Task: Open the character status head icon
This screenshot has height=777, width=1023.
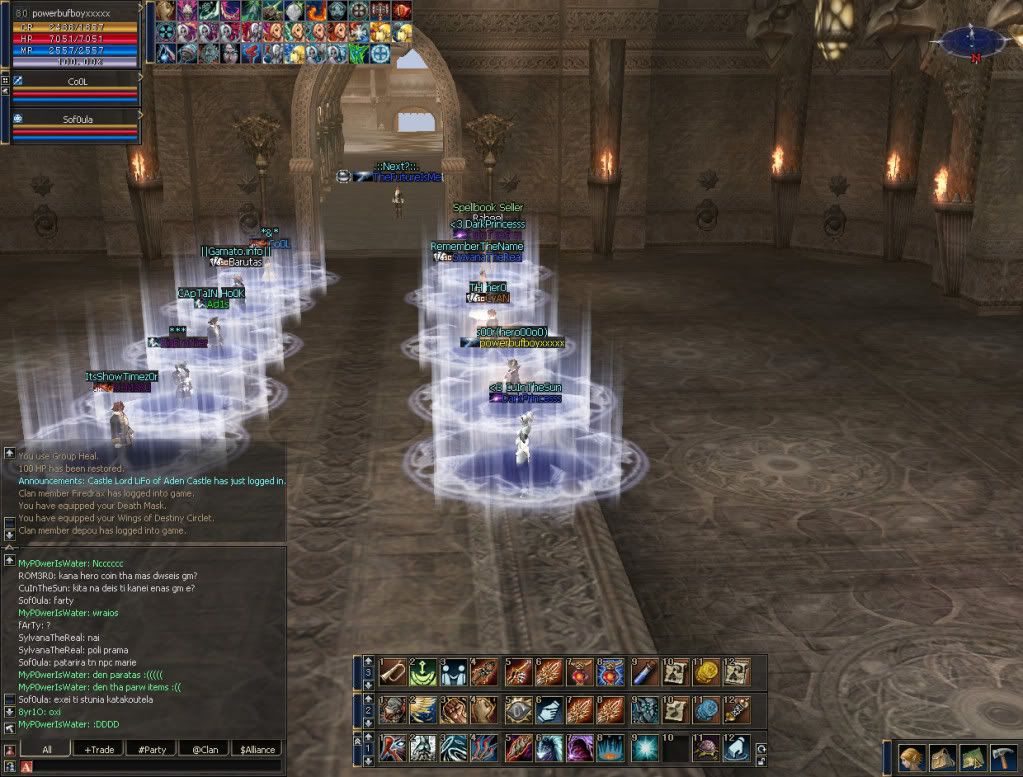Action: (x=911, y=757)
